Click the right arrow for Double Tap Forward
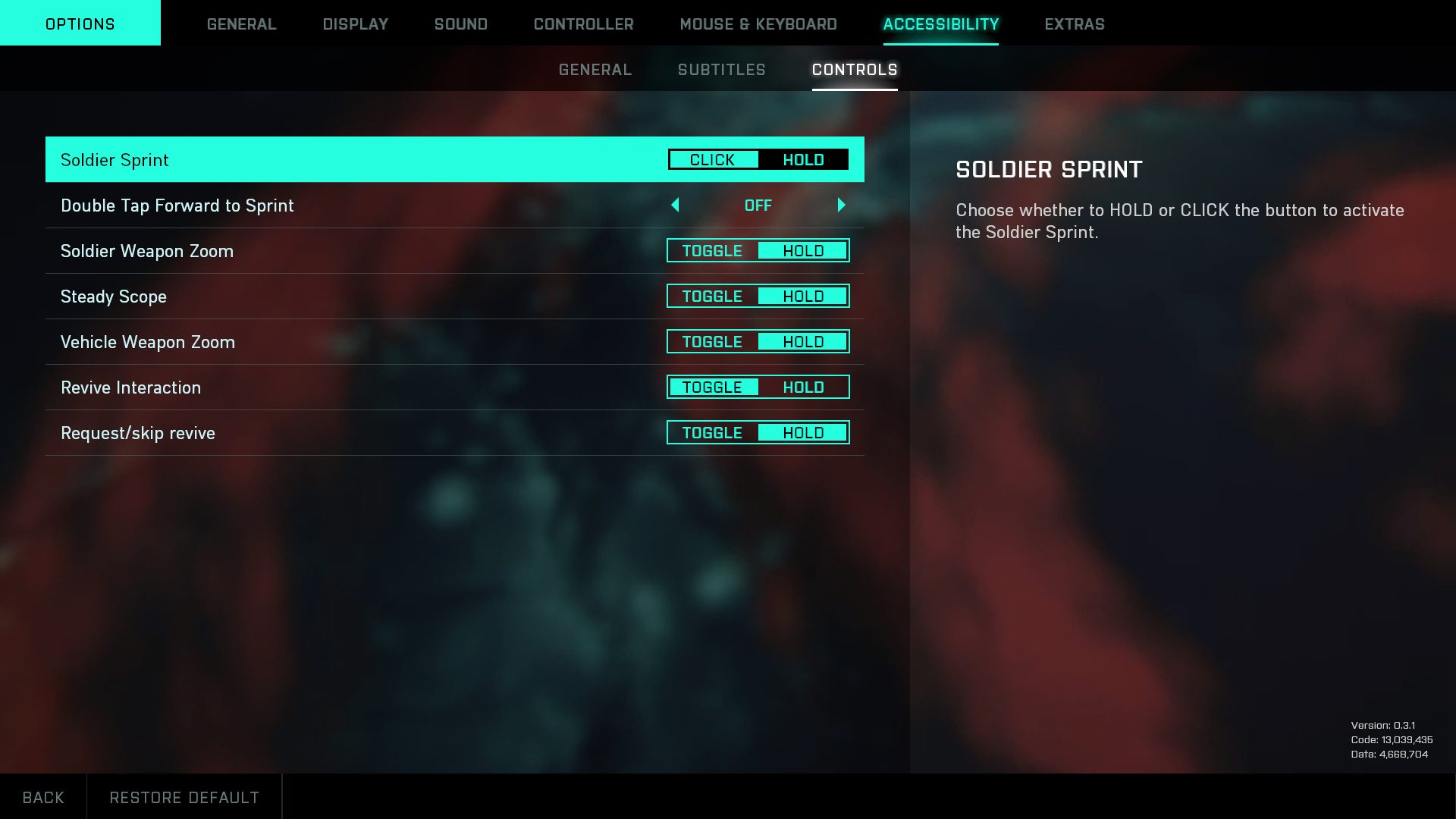This screenshot has height=819, width=1456. pos(841,206)
